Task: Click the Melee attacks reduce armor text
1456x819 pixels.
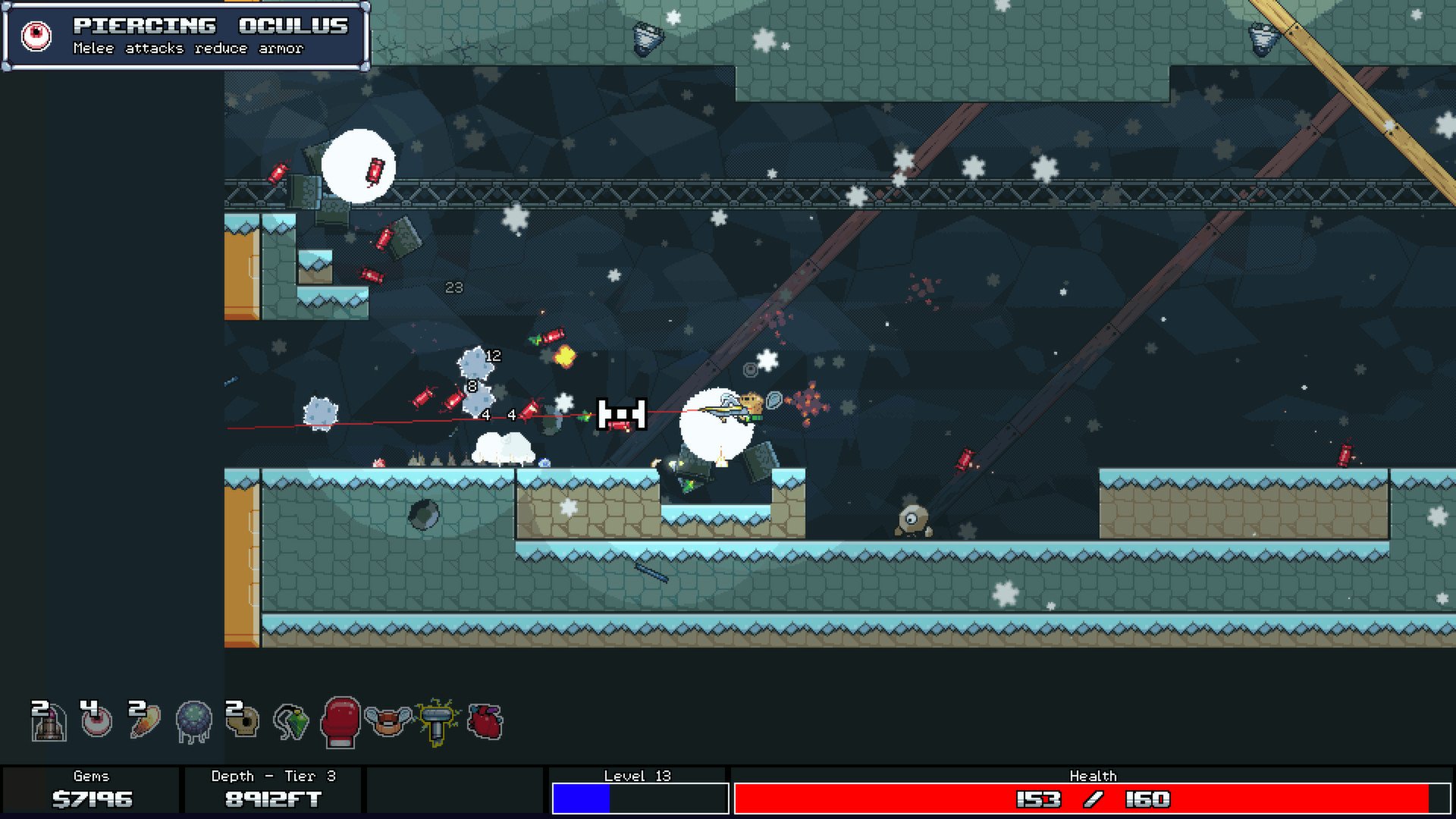Action: [x=187, y=49]
